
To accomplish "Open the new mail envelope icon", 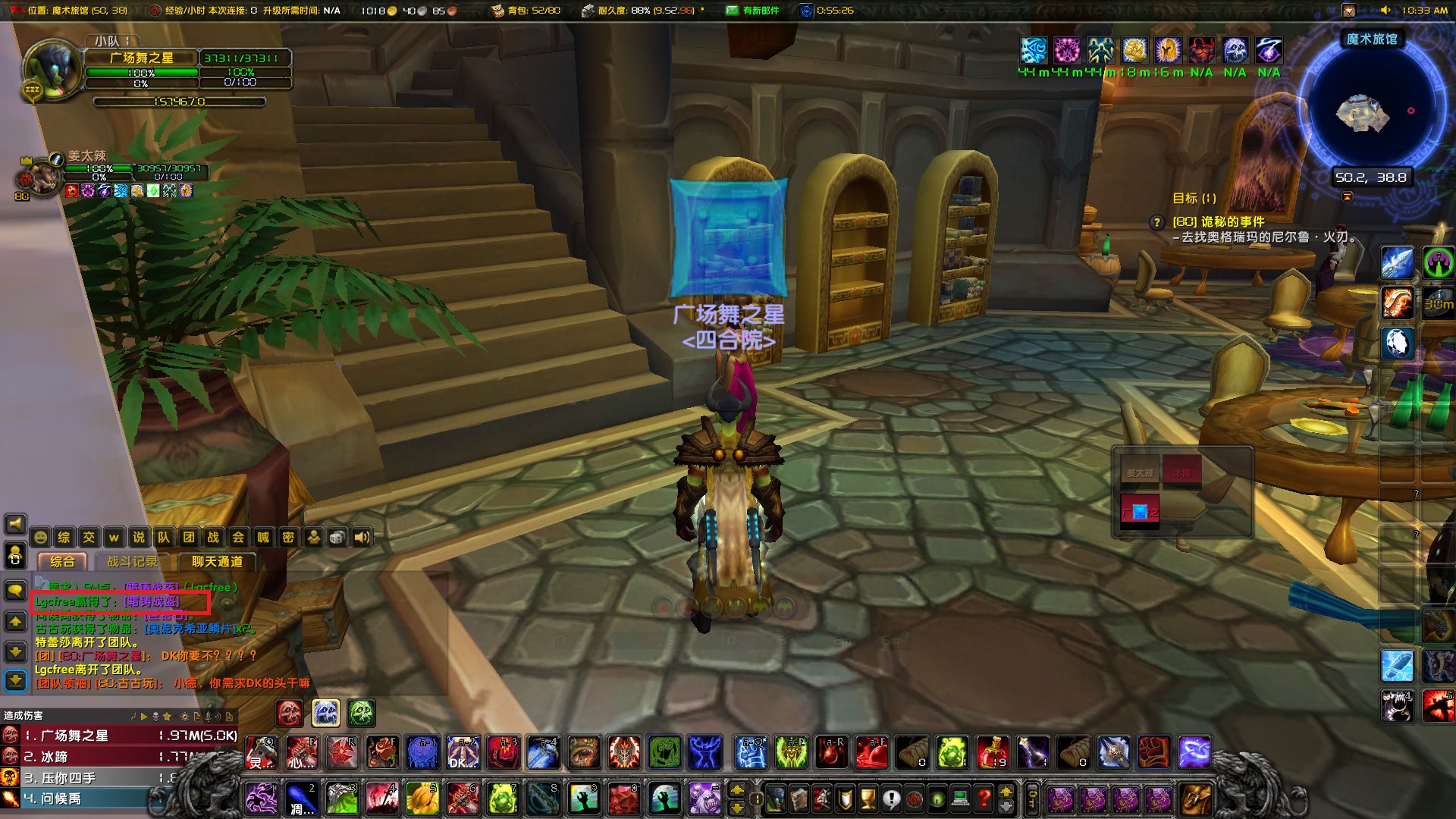I will 732,11.
